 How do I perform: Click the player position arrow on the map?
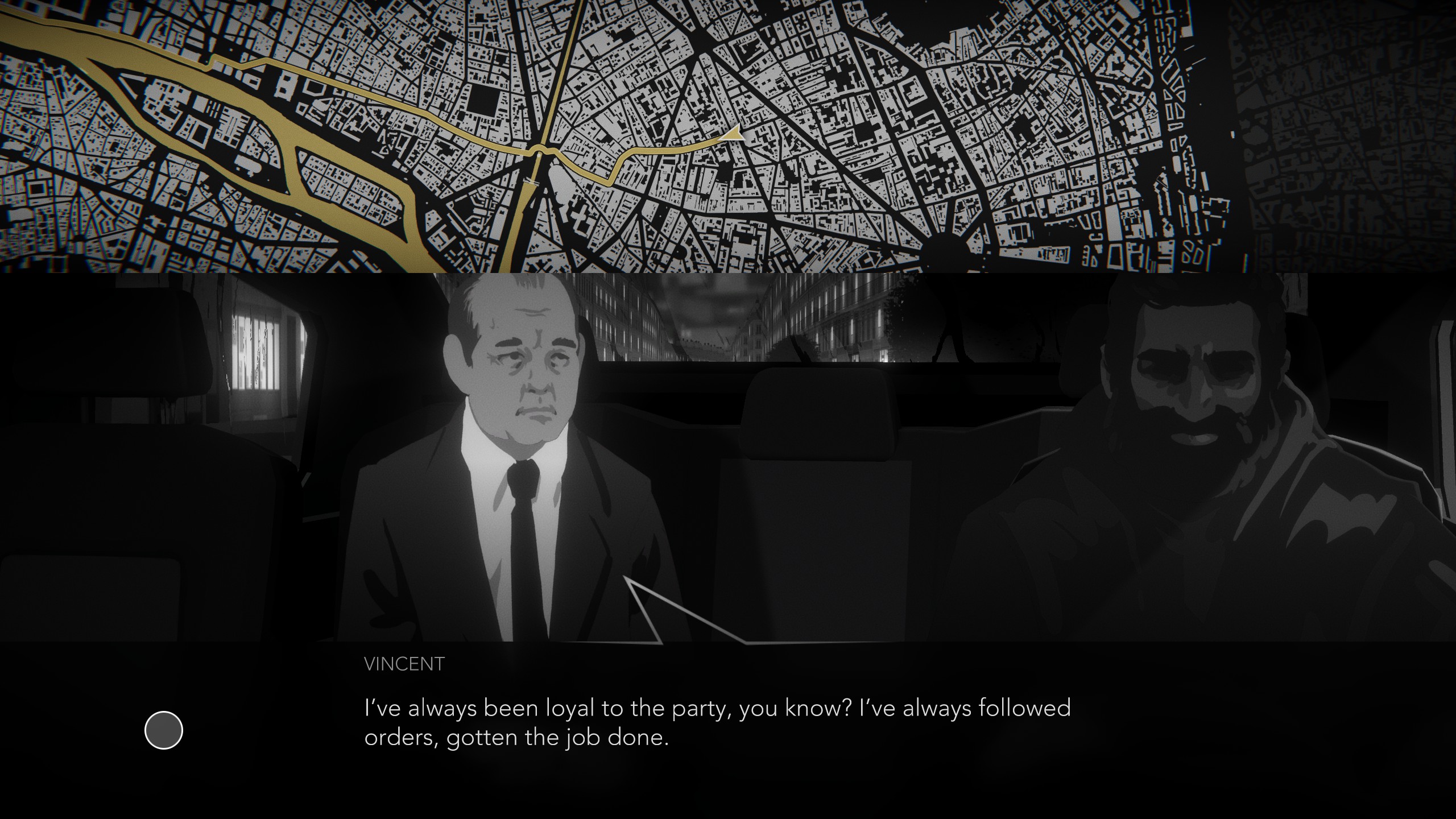[734, 135]
